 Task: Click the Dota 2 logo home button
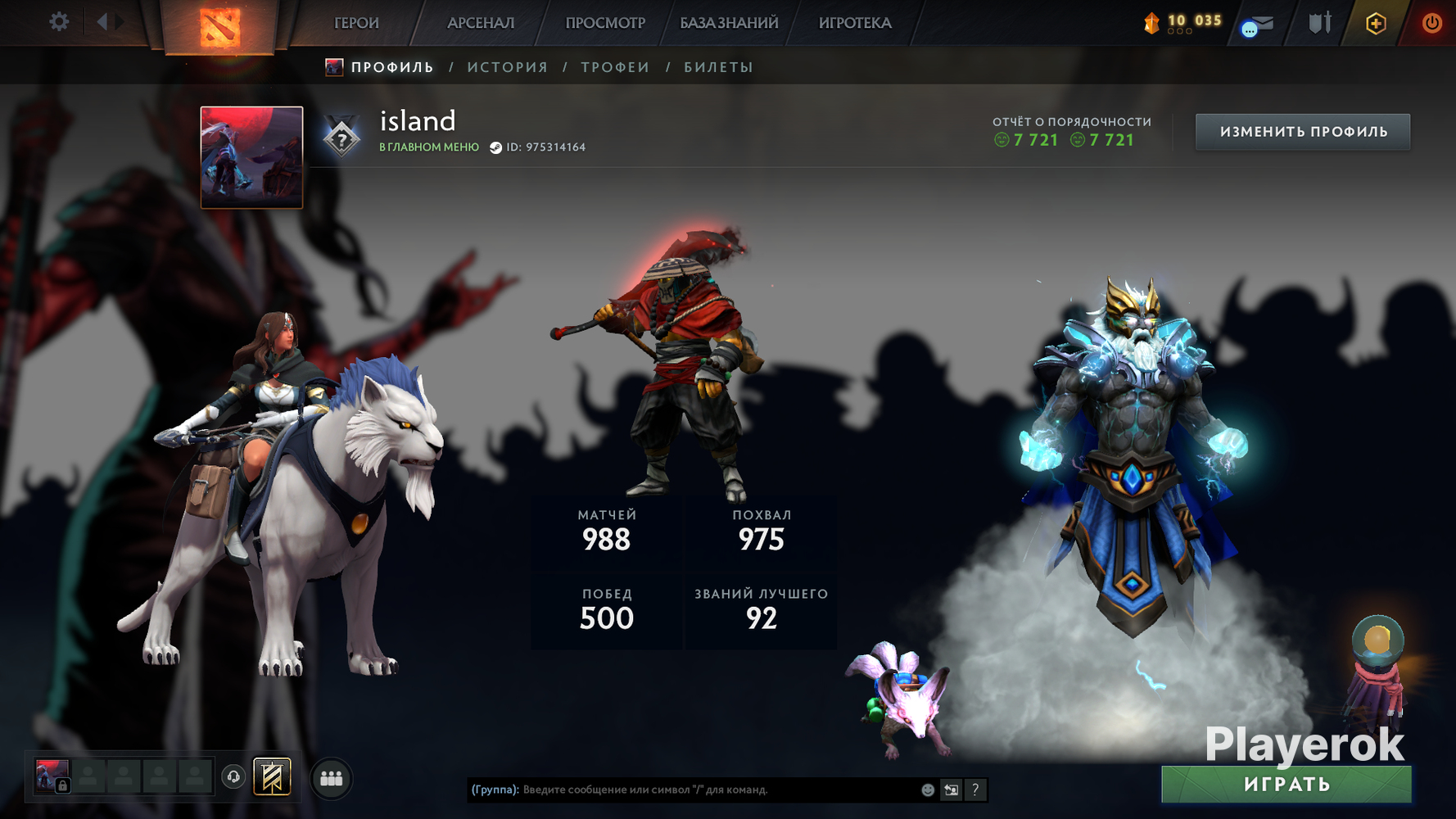point(220,26)
